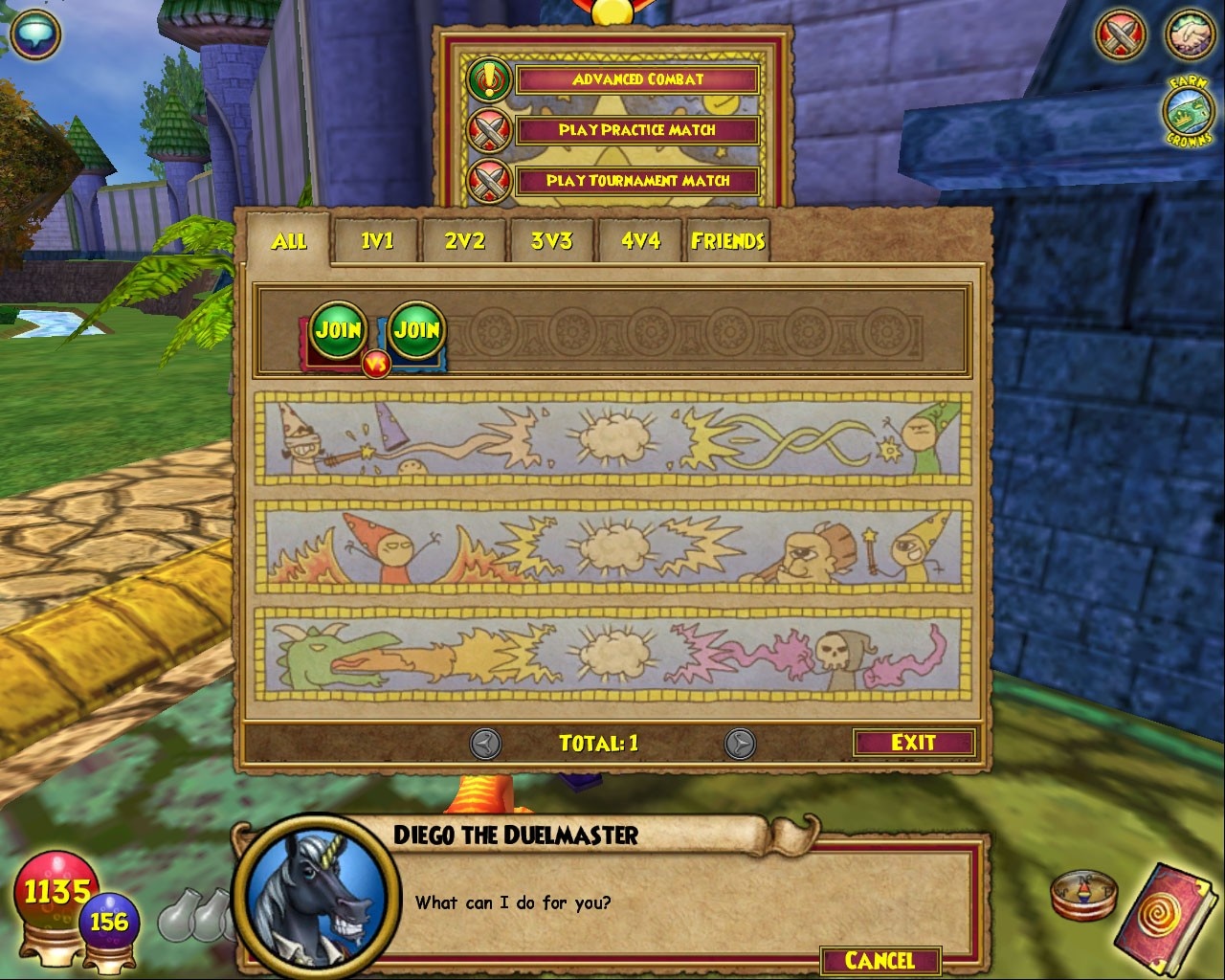Select the 4V4 tab
The image size is (1225, 980).
[639, 241]
